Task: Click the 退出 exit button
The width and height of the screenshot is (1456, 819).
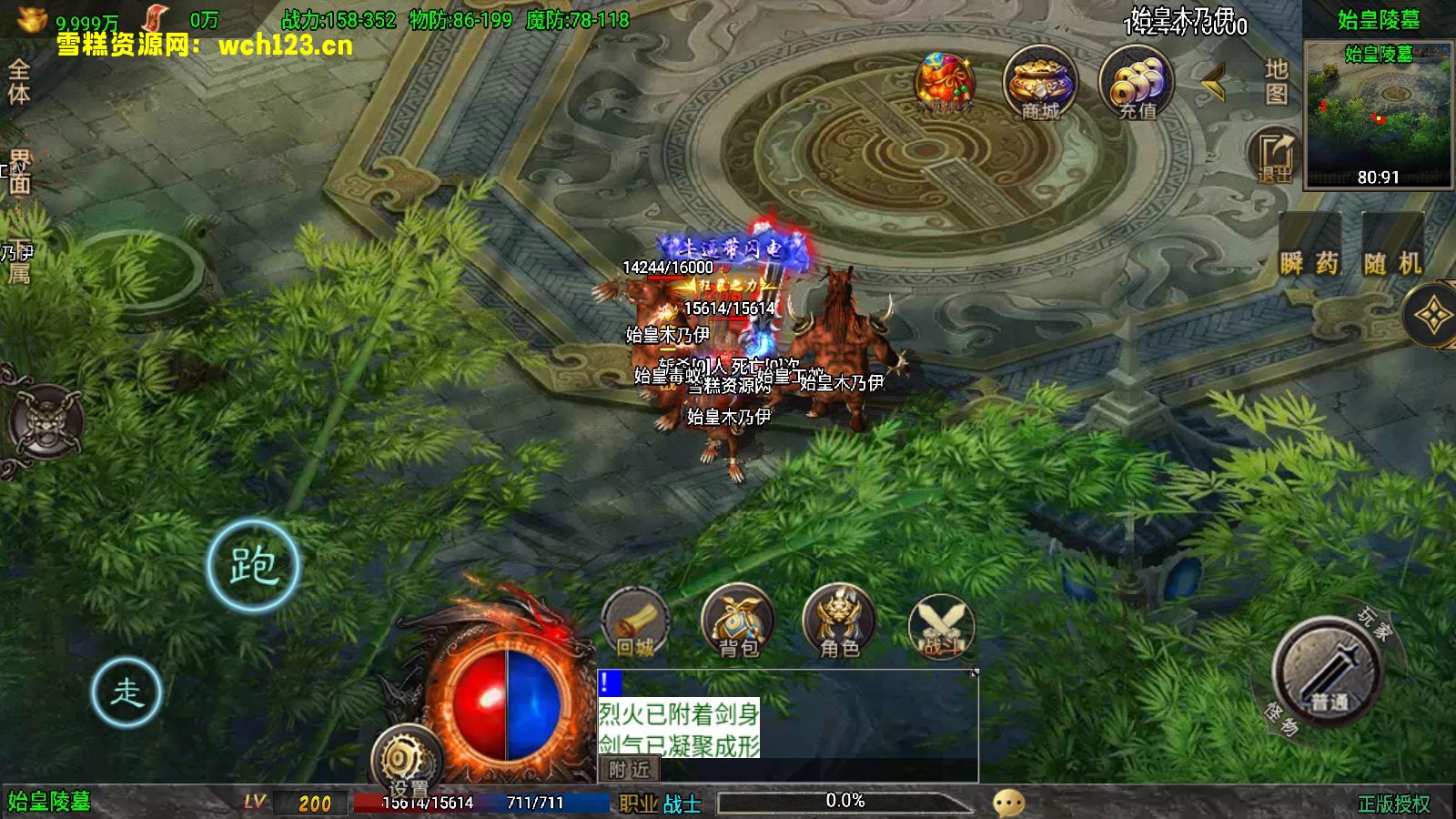Action: (x=1275, y=156)
